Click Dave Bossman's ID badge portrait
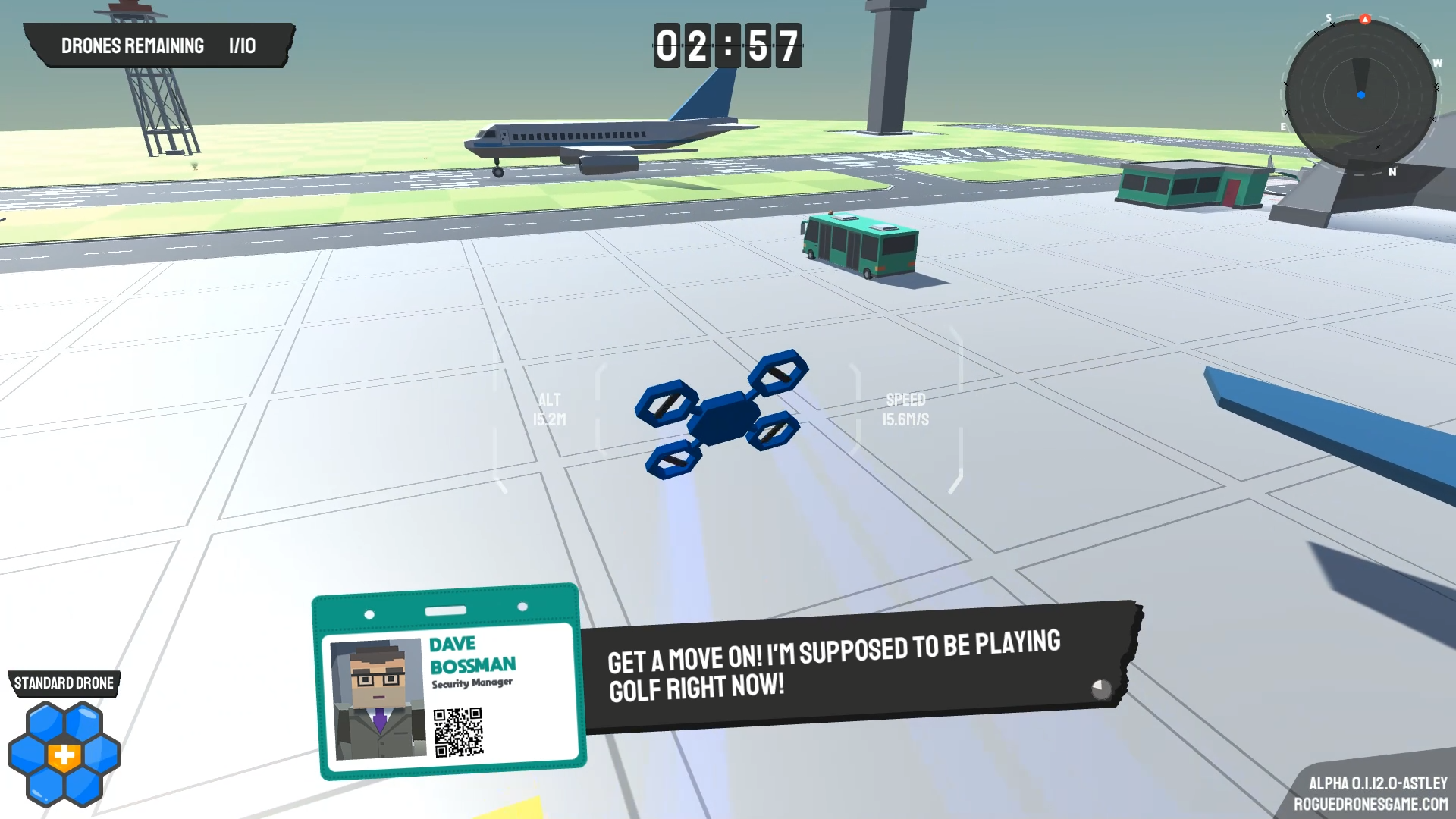 [x=377, y=698]
